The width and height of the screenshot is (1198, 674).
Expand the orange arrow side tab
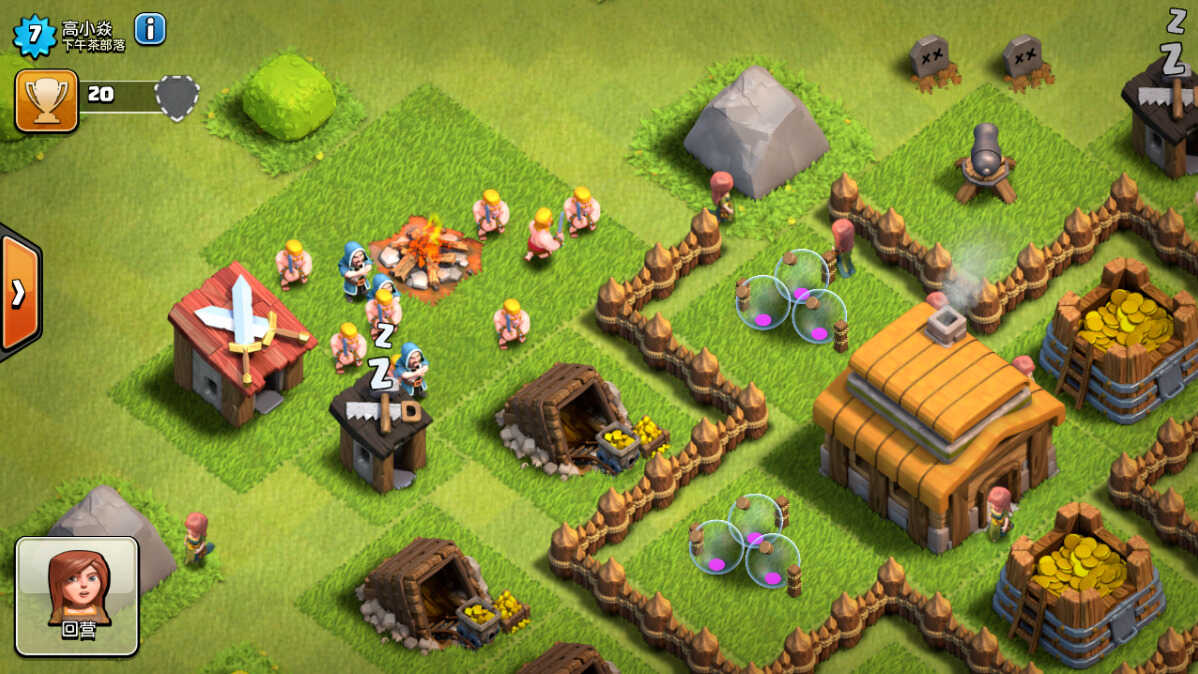tap(19, 291)
